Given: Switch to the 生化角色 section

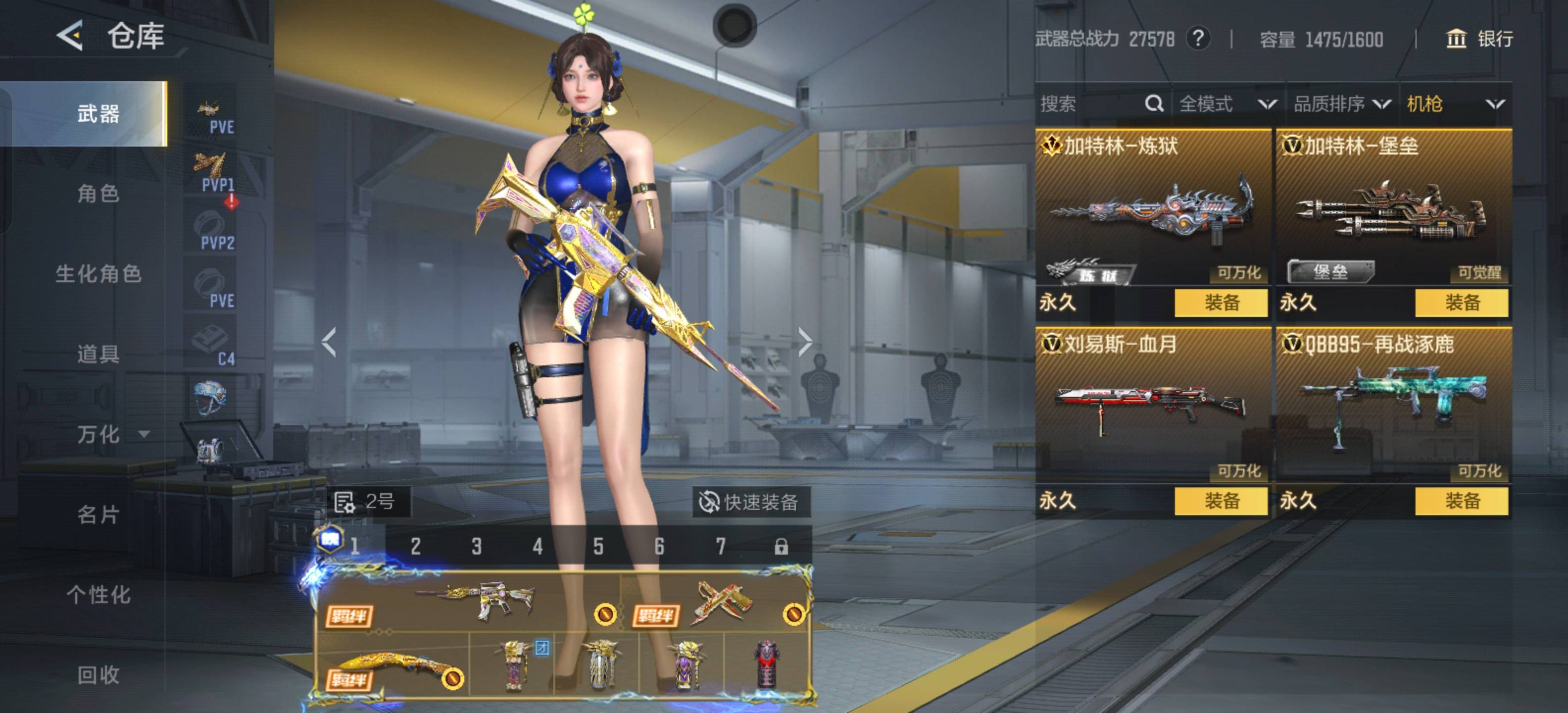Looking at the screenshot, I should pos(98,274).
